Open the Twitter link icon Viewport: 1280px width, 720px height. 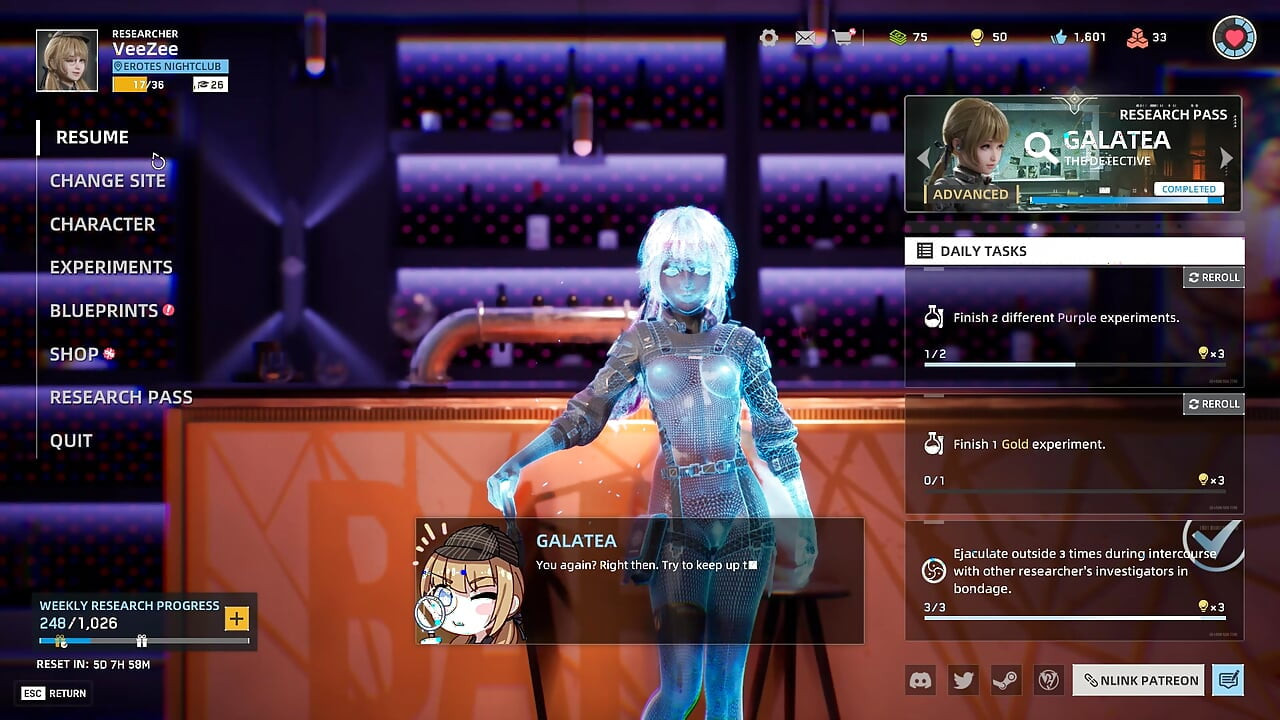click(963, 680)
